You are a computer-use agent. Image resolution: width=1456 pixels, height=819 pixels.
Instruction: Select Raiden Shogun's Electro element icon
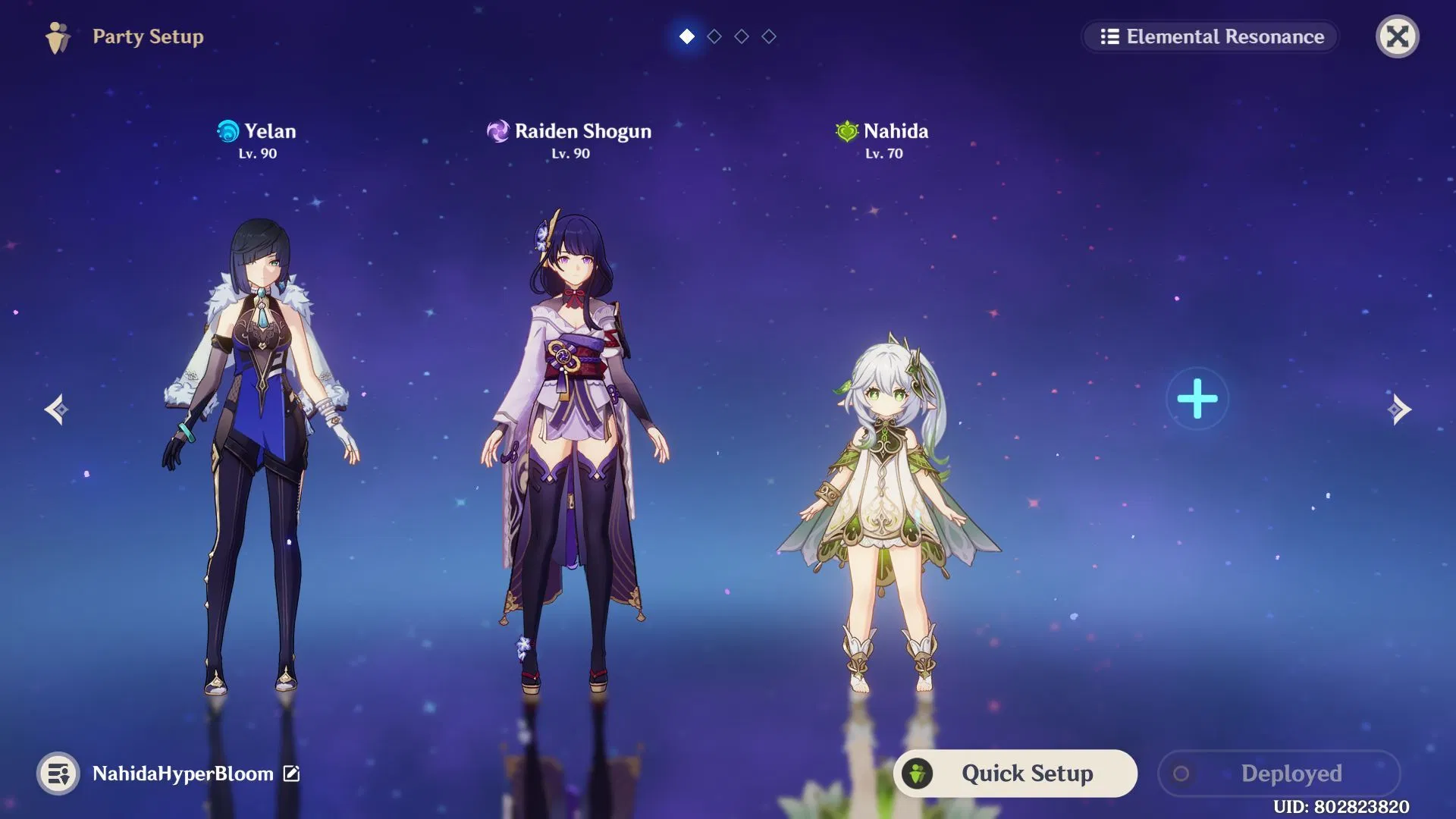tap(497, 130)
